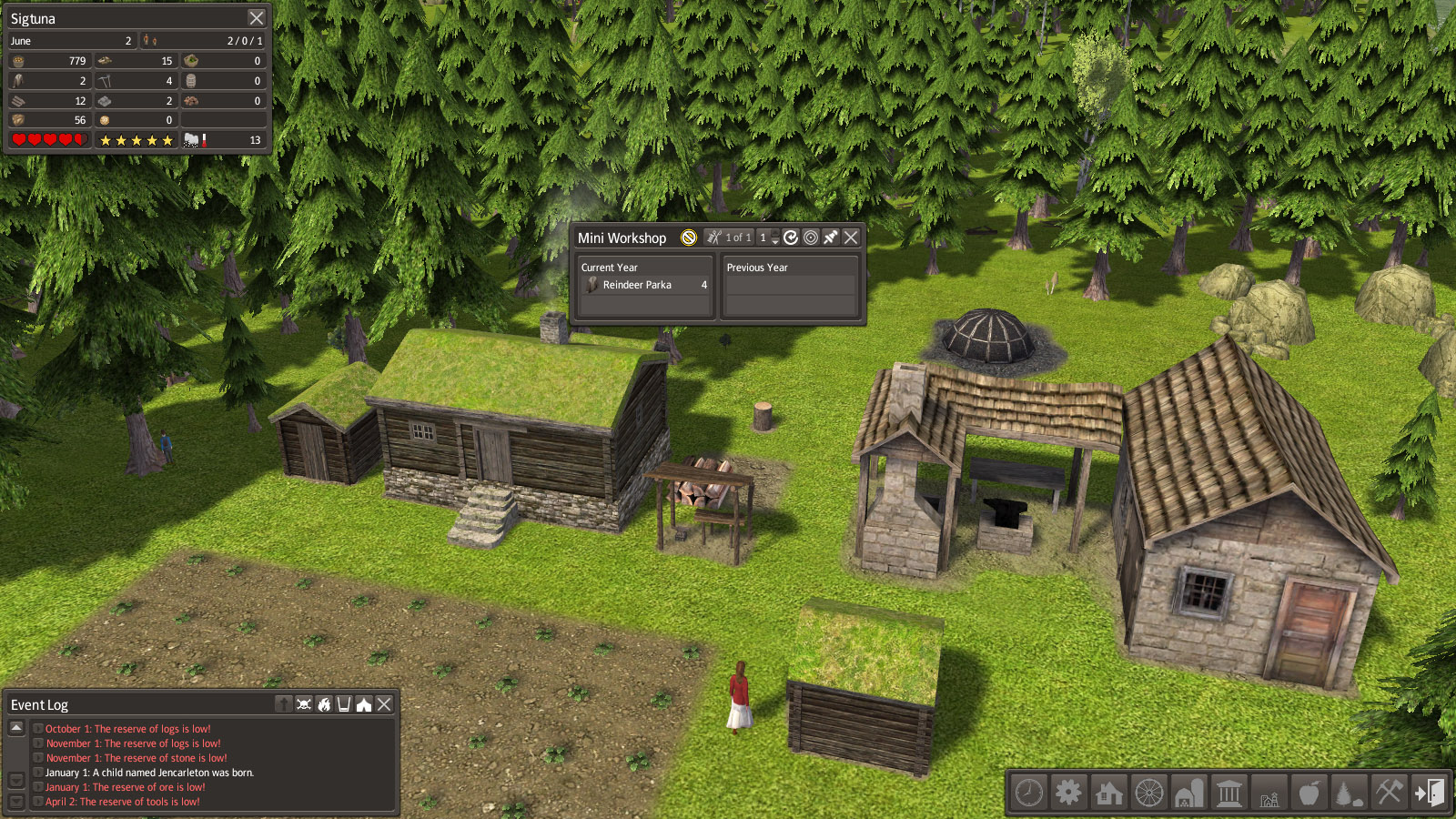Increase the Mini Workshop worker count

pos(775,234)
